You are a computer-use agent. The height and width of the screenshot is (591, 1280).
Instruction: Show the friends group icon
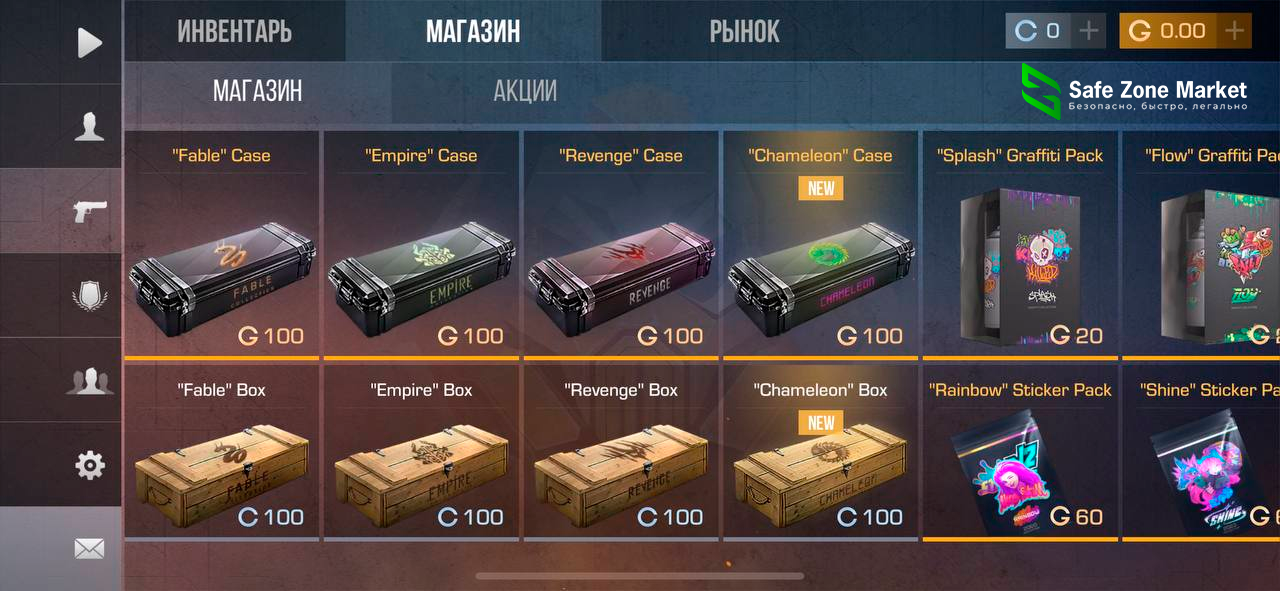pos(90,380)
